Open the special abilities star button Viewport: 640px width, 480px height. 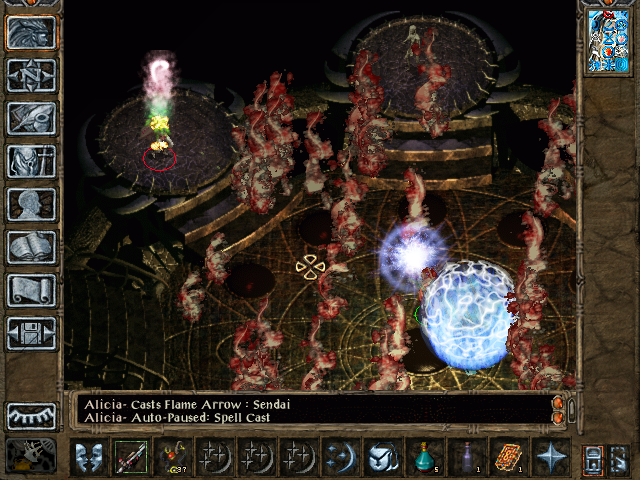click(550, 457)
